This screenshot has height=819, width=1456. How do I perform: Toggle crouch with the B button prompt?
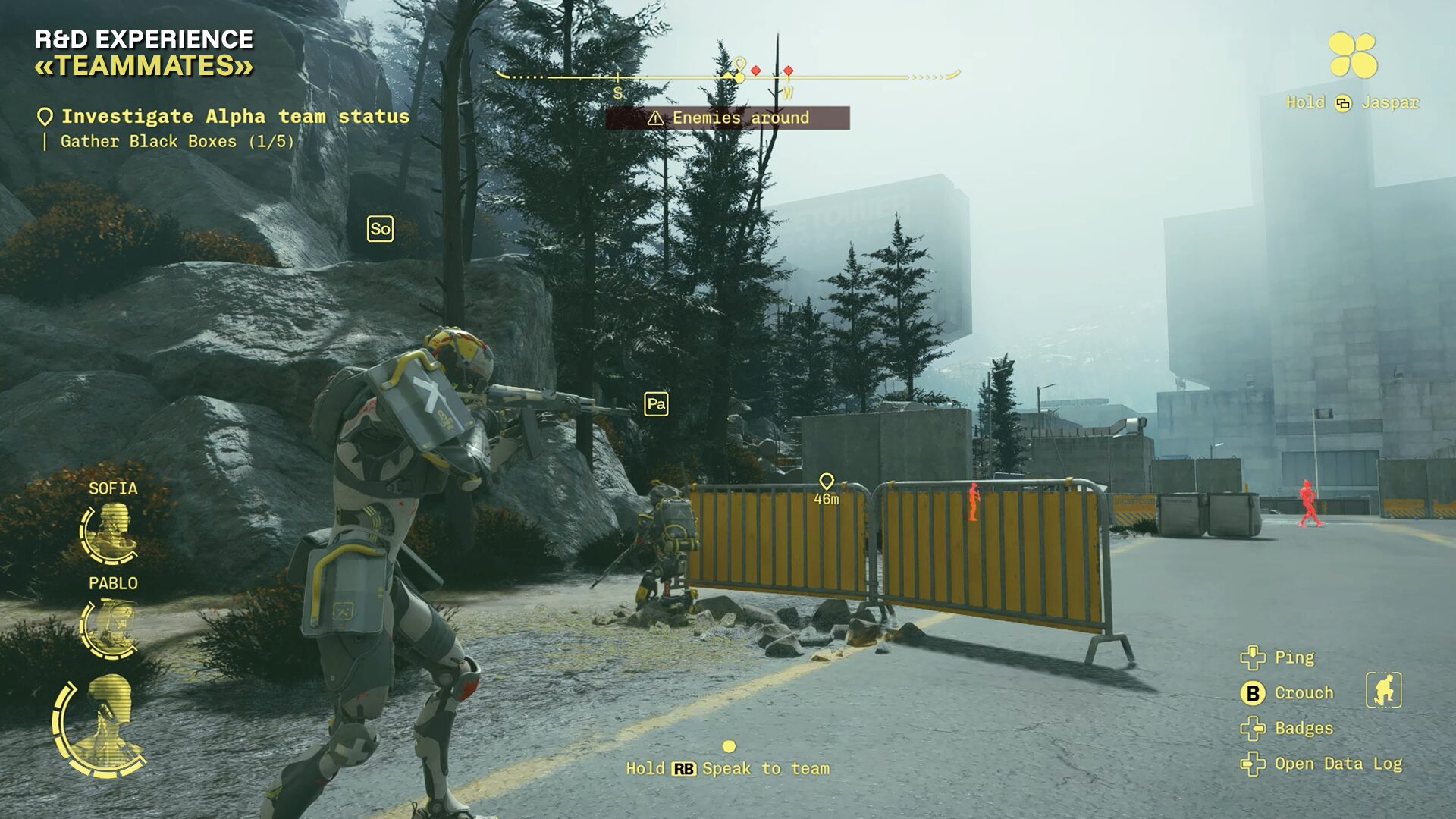tap(1254, 692)
